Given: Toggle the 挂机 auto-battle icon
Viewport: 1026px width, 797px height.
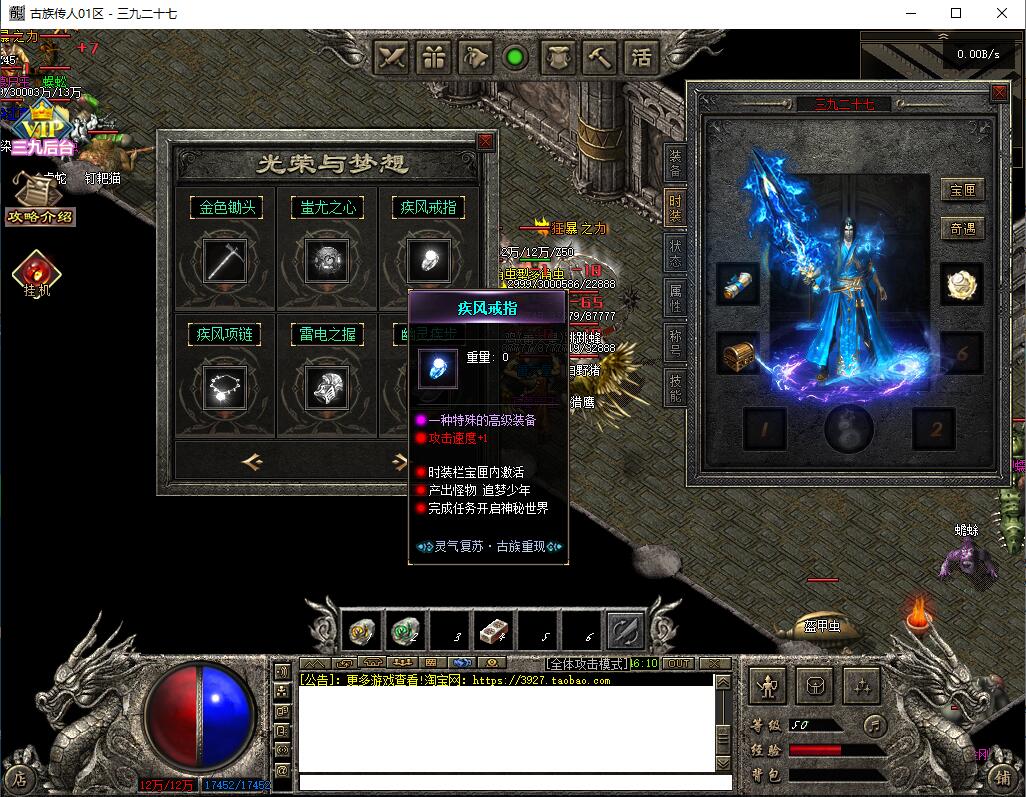Looking at the screenshot, I should 37,273.
